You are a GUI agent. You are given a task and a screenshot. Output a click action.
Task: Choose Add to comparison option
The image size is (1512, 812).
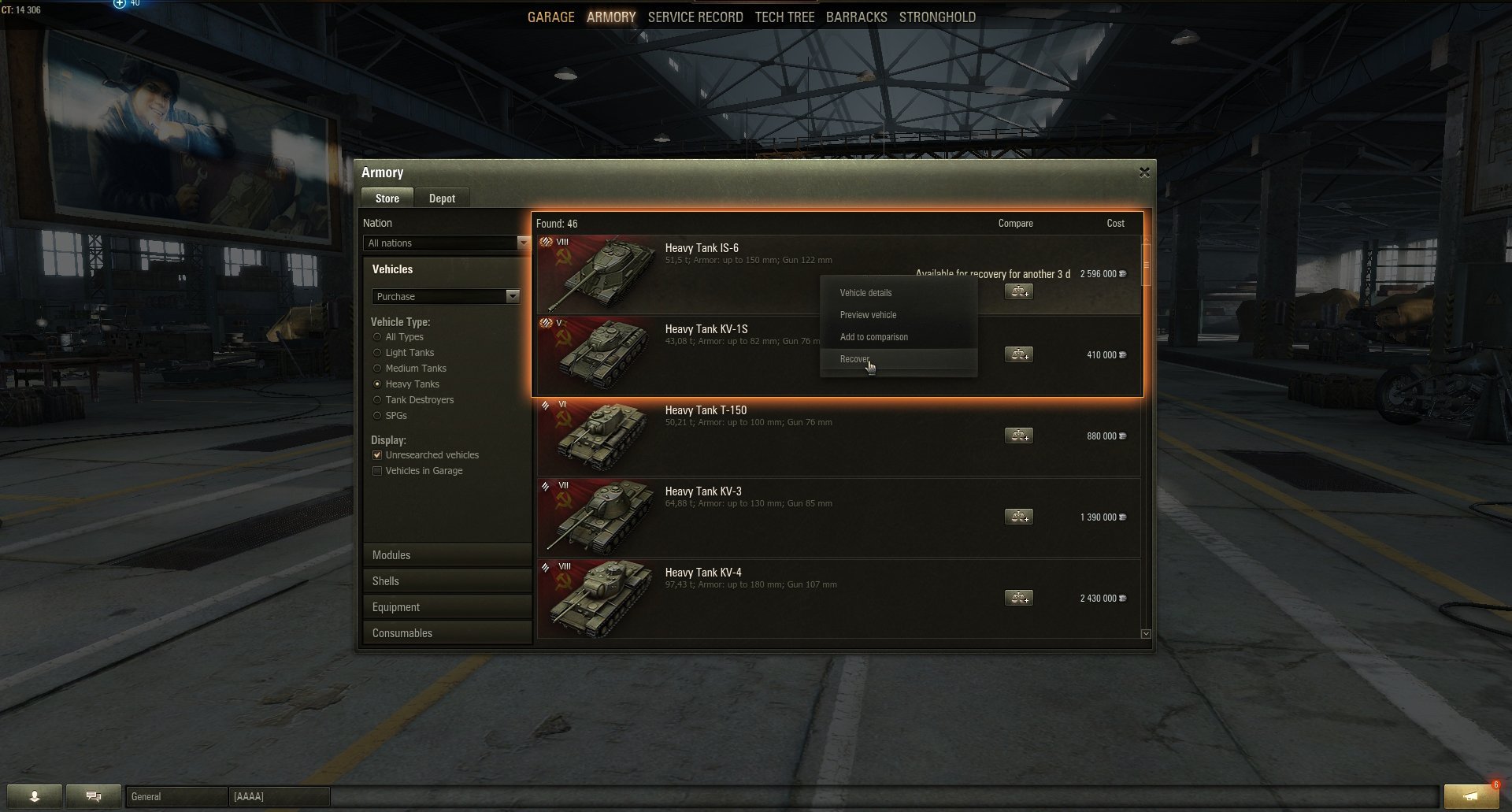click(x=873, y=337)
